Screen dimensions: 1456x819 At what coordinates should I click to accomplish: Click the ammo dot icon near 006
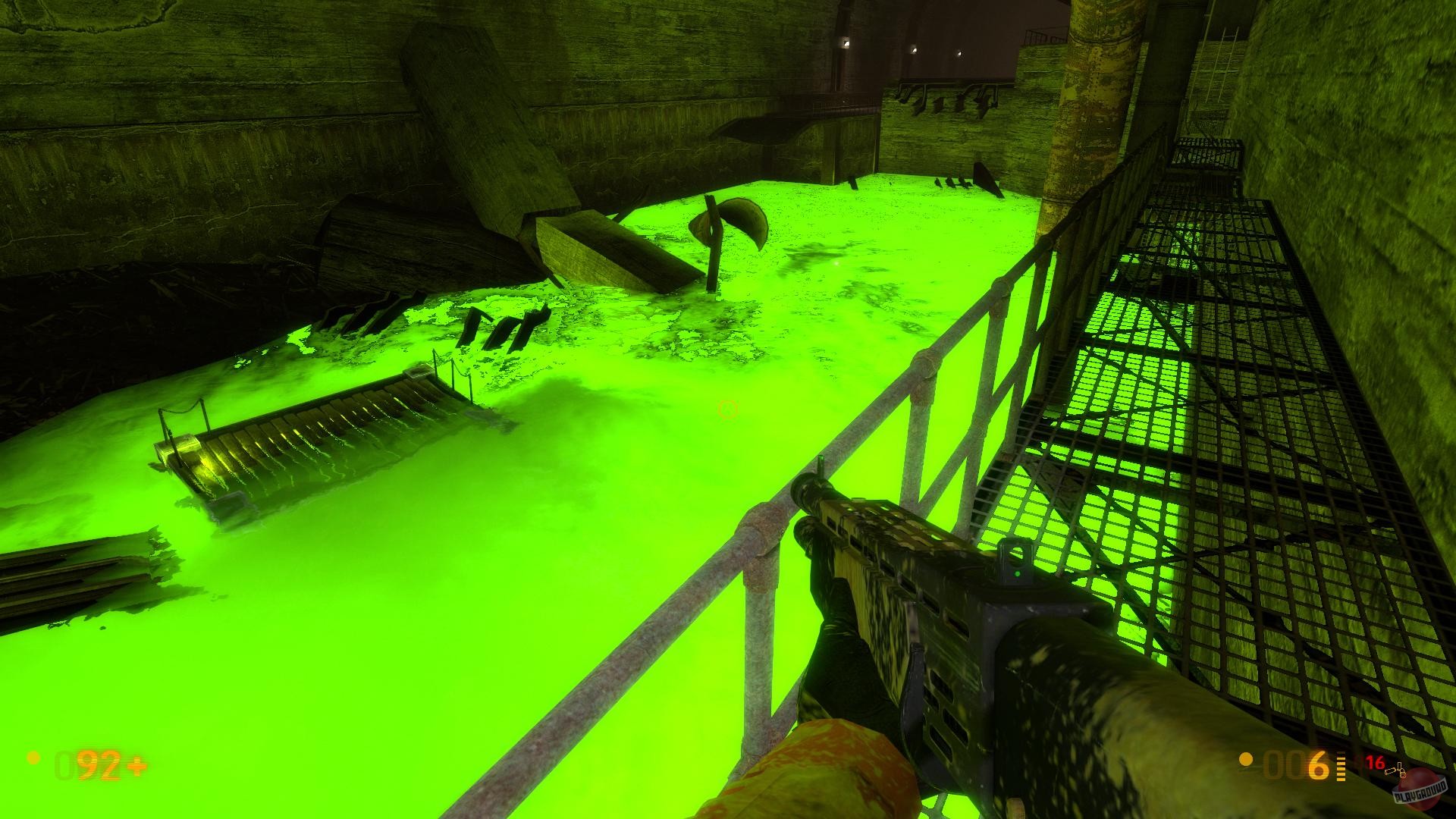[x=1245, y=760]
